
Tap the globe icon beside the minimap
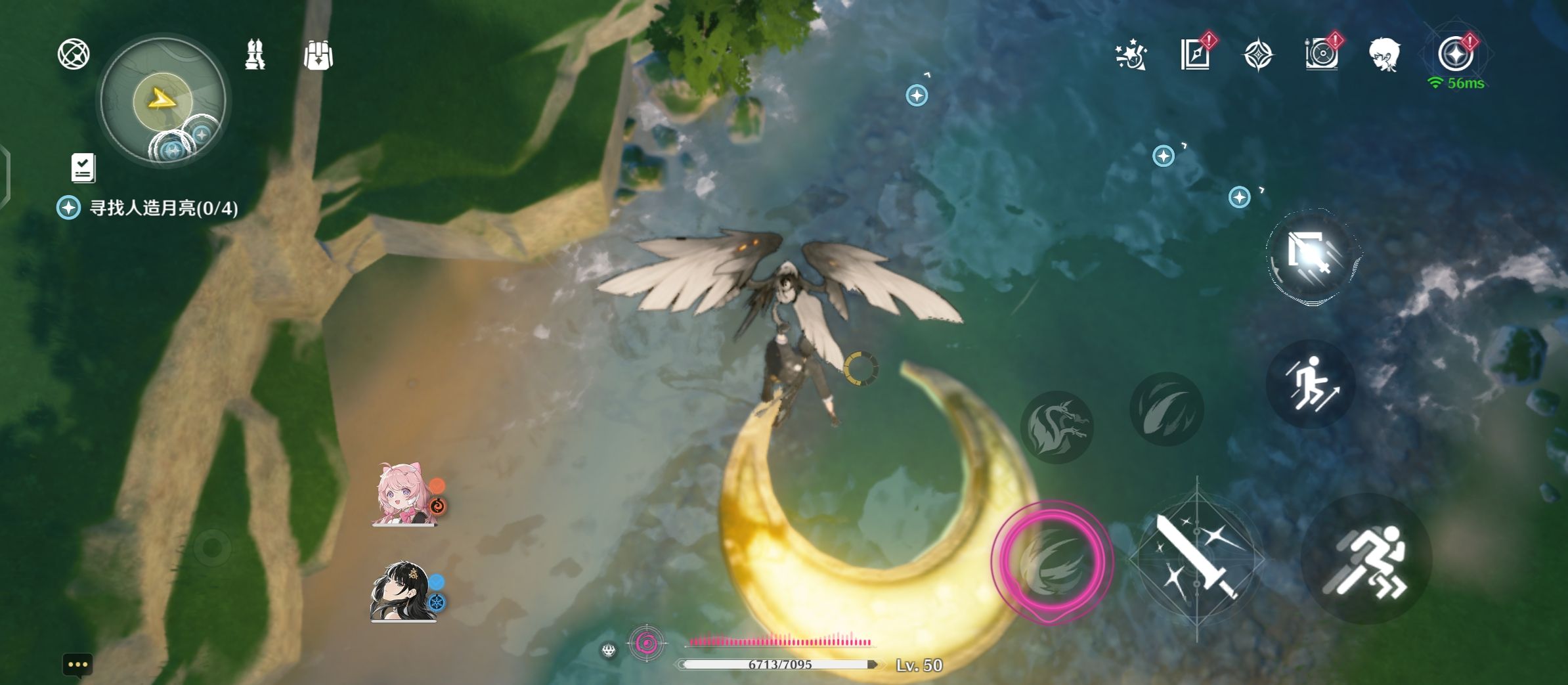coord(73,54)
